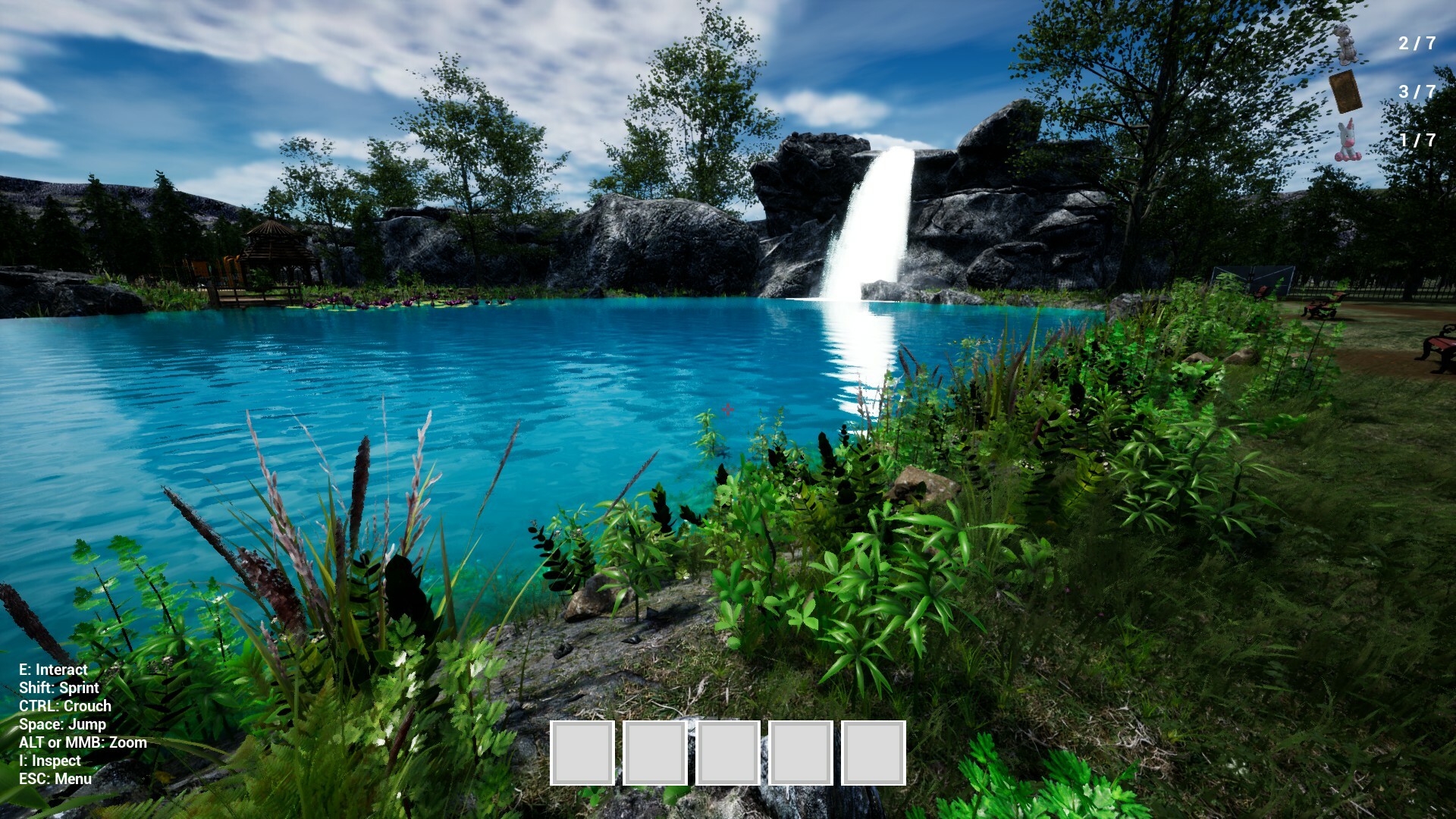This screenshot has width=1456, height=819.
Task: Click the "1 / 7" collectible counter
Action: pos(1417,139)
